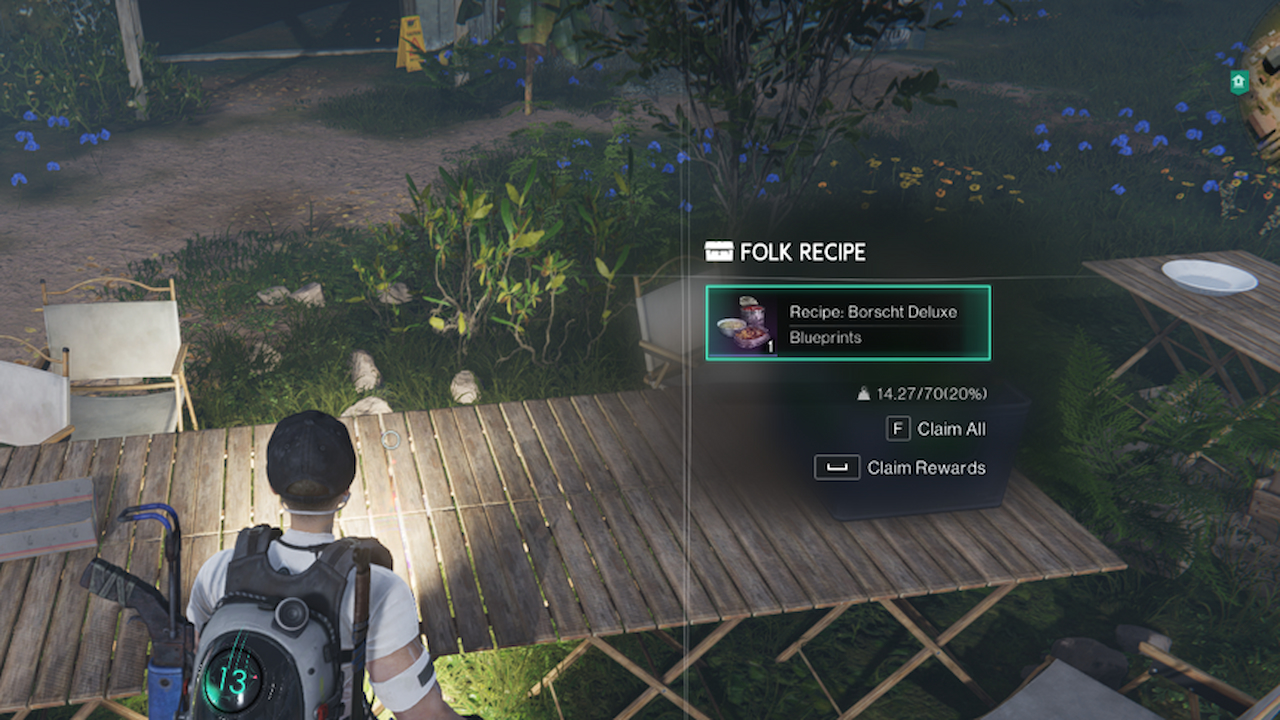Click the weight capacity scale icon
Screen dimensions: 1280x720
click(864, 393)
